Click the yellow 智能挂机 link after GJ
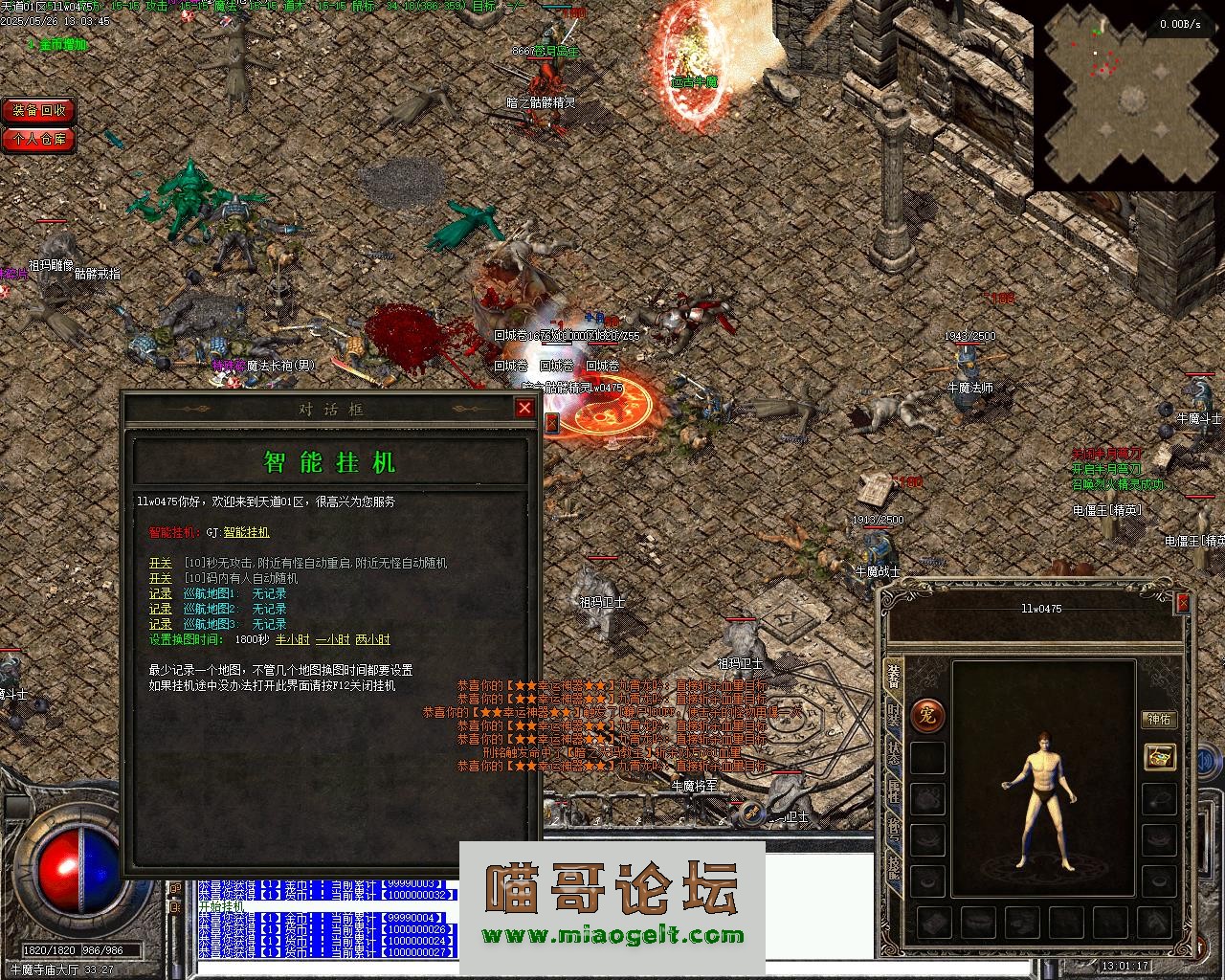Viewport: 1225px width, 980px height. pyautogui.click(x=246, y=532)
